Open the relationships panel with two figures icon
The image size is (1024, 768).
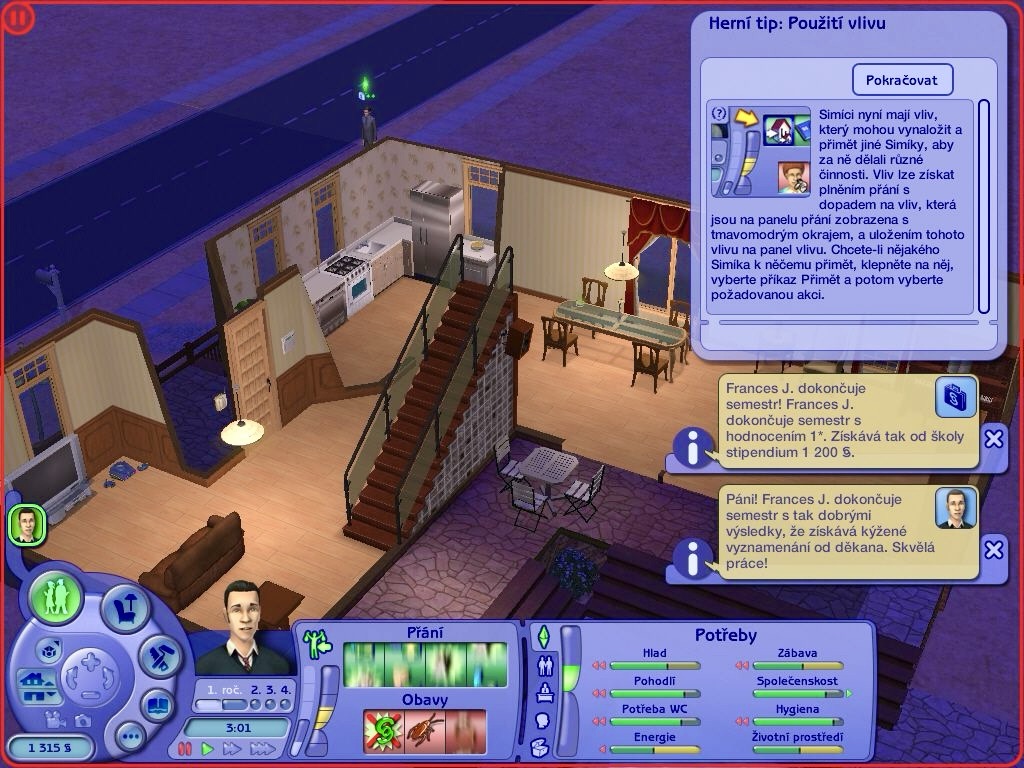pyautogui.click(x=545, y=665)
